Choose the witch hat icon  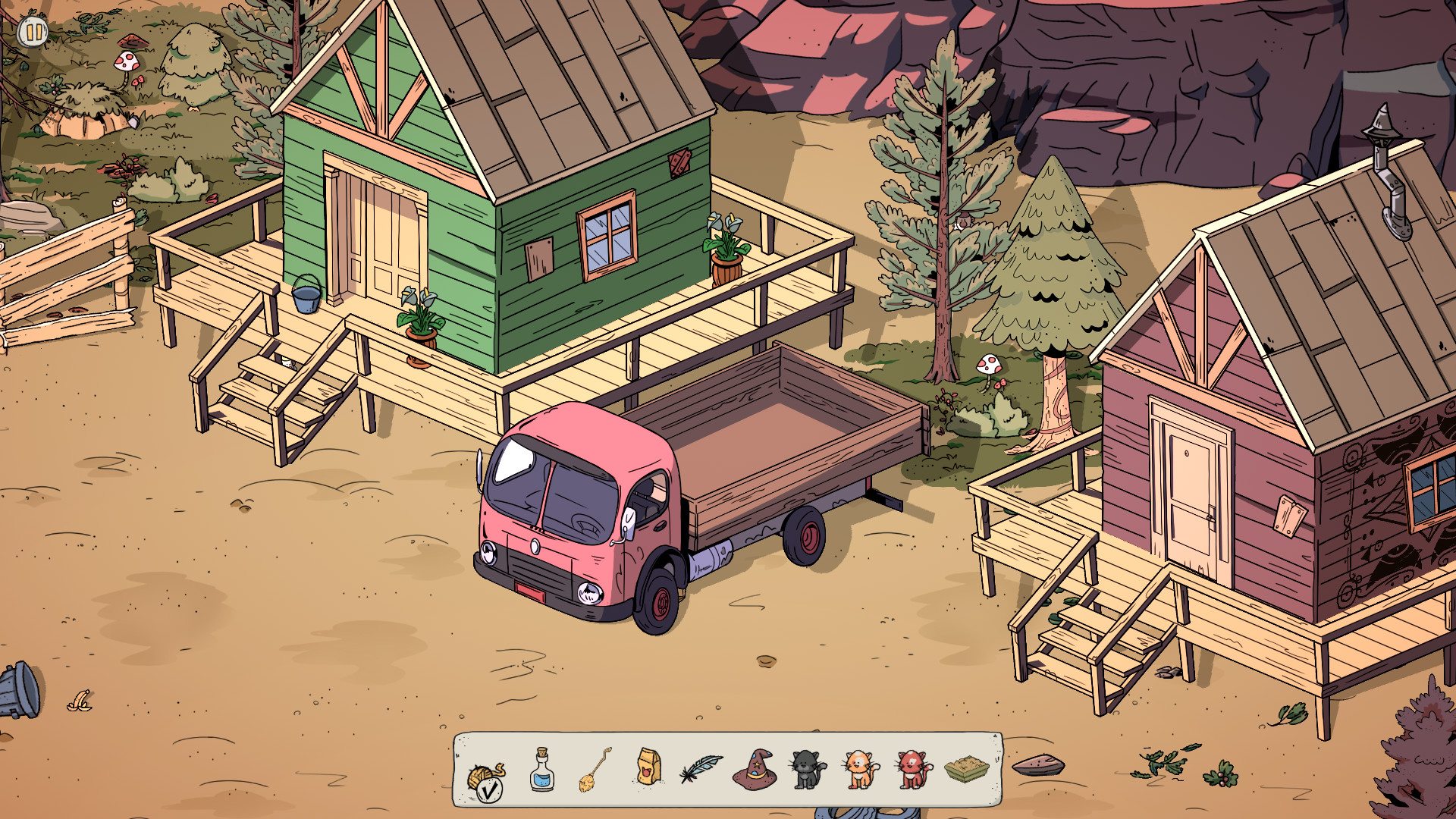coord(754,769)
